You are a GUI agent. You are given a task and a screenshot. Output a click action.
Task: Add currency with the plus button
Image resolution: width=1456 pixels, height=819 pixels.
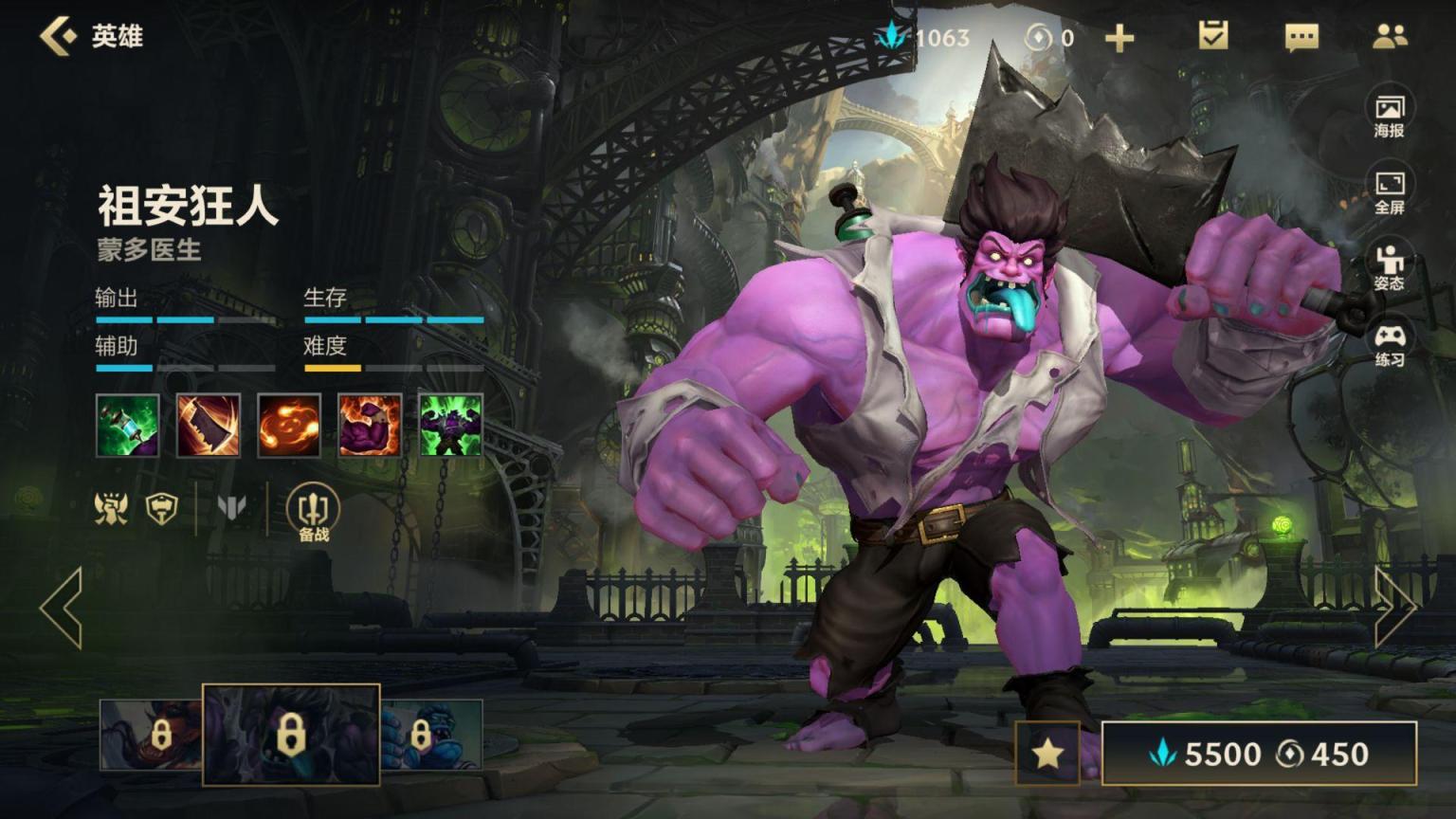coord(1119,38)
